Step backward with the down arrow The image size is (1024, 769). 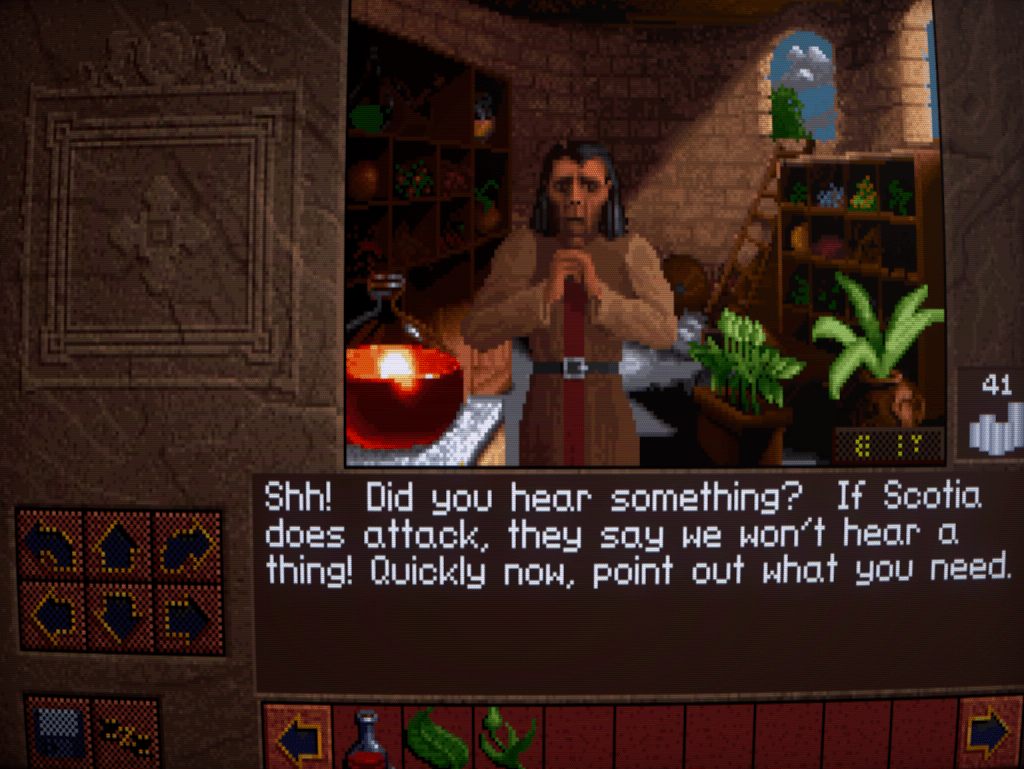click(119, 617)
